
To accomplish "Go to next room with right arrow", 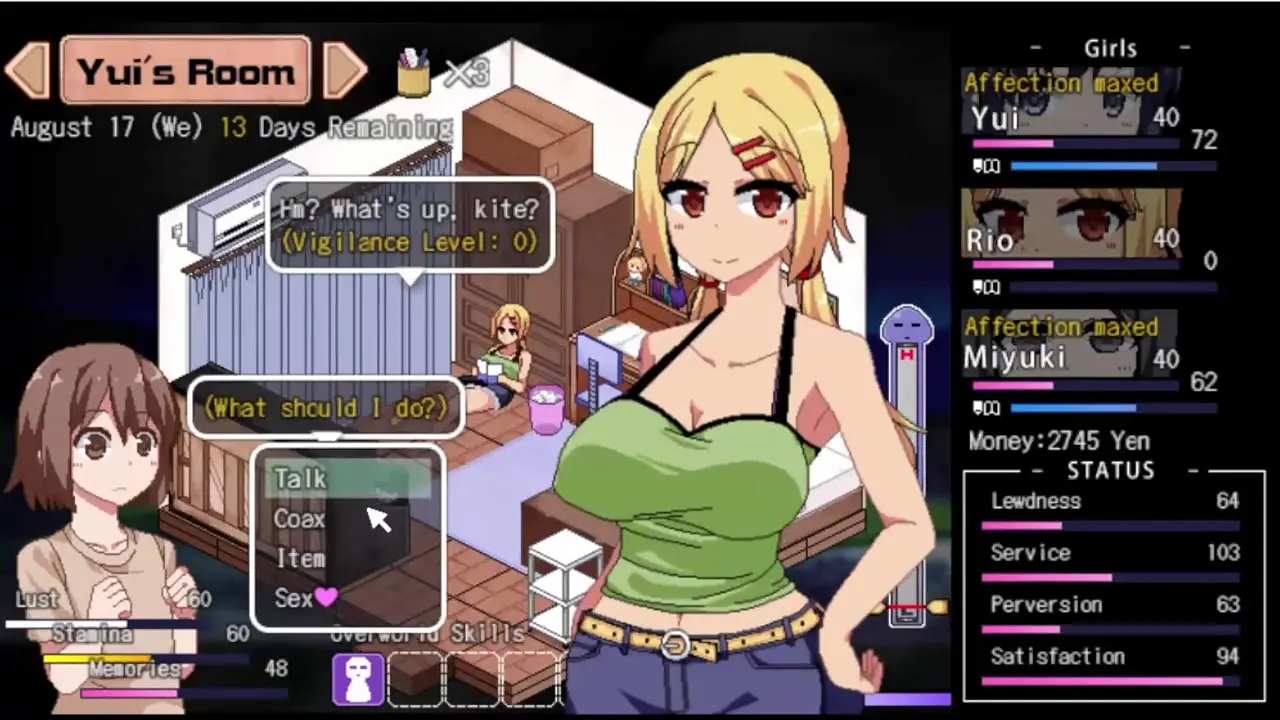I will [x=345, y=70].
